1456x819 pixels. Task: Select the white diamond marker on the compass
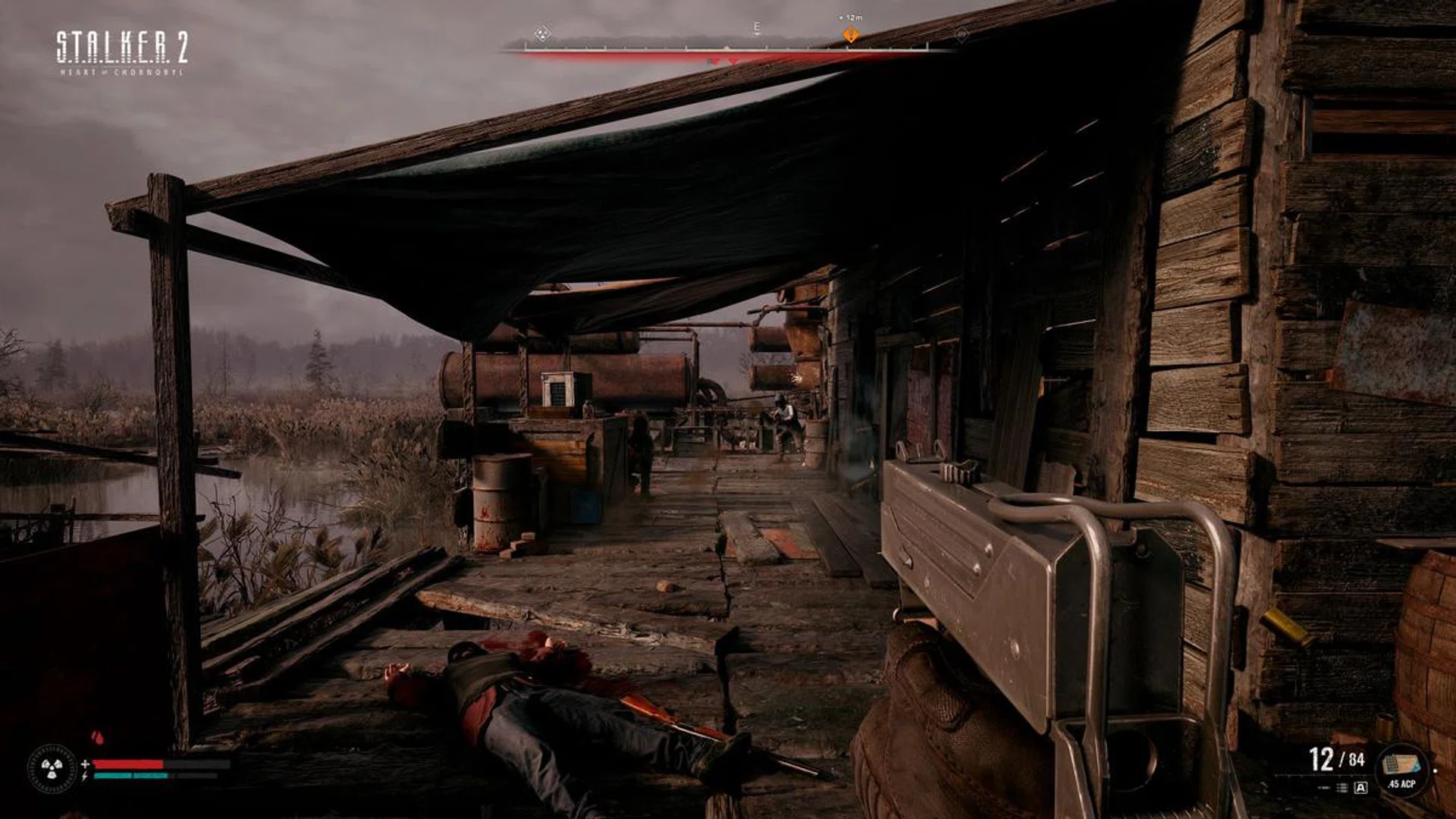coord(541,33)
